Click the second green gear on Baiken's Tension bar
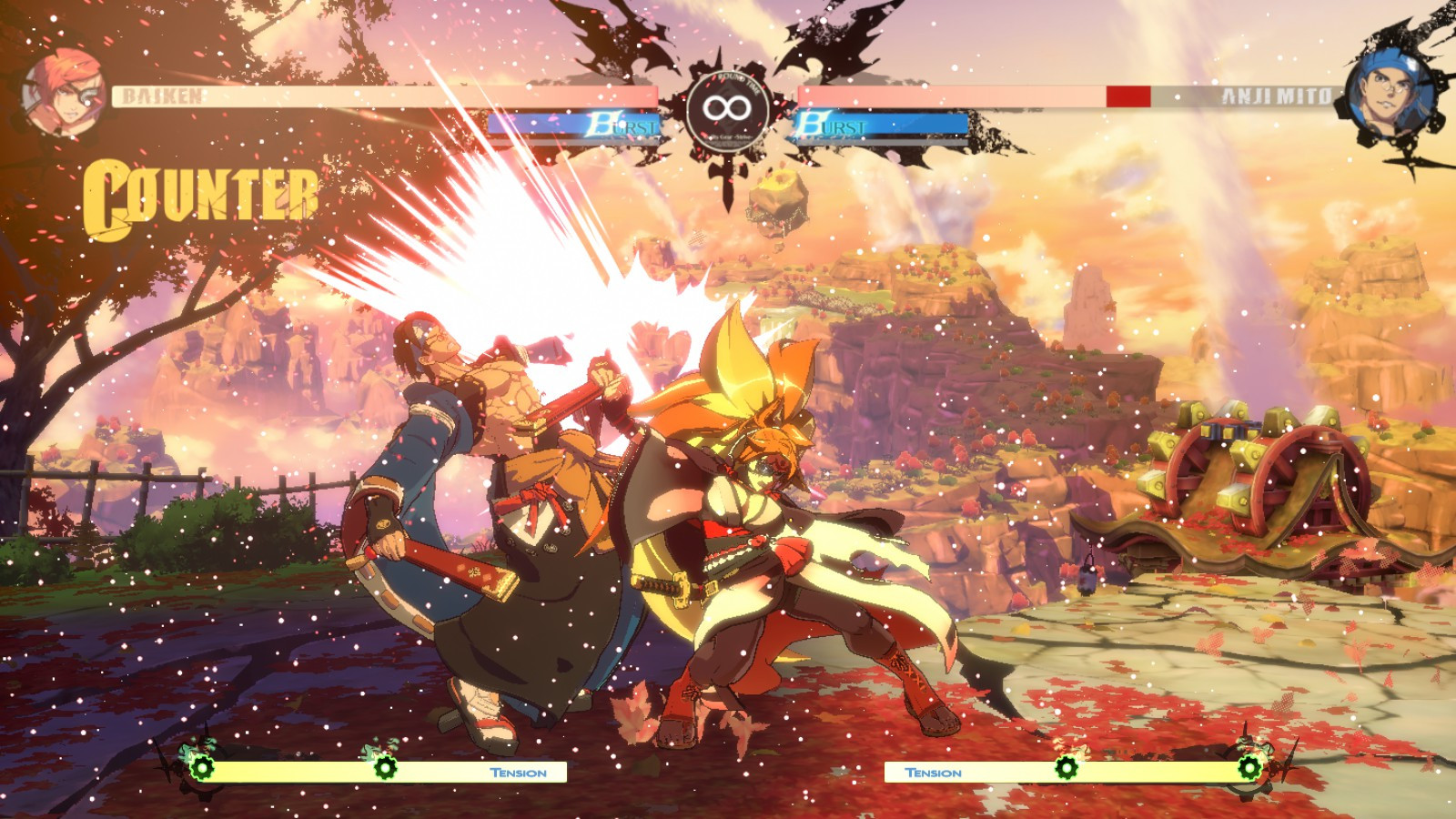 click(382, 769)
